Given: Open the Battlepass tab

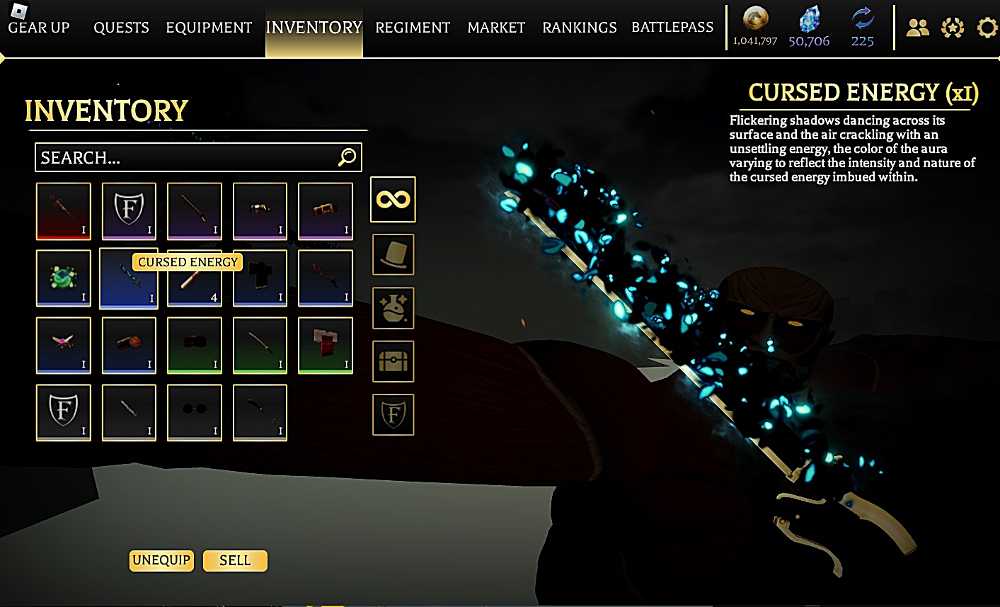Looking at the screenshot, I should click(x=672, y=27).
